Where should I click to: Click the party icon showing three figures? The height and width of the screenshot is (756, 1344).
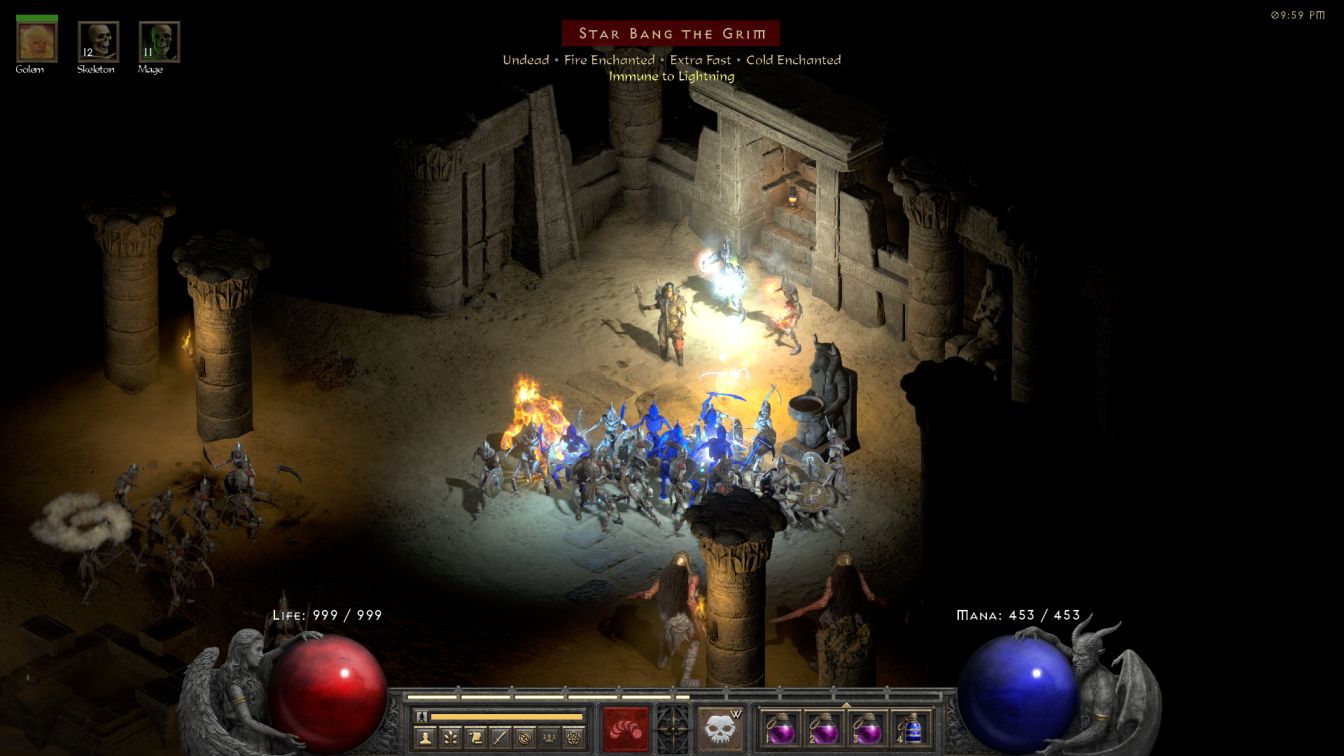(549, 738)
